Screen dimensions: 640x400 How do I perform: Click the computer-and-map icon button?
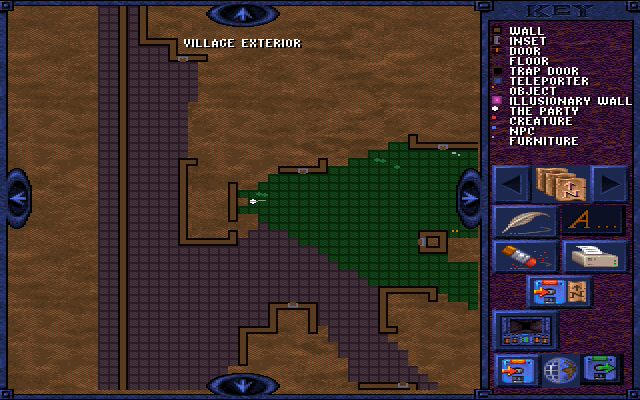click(560, 292)
